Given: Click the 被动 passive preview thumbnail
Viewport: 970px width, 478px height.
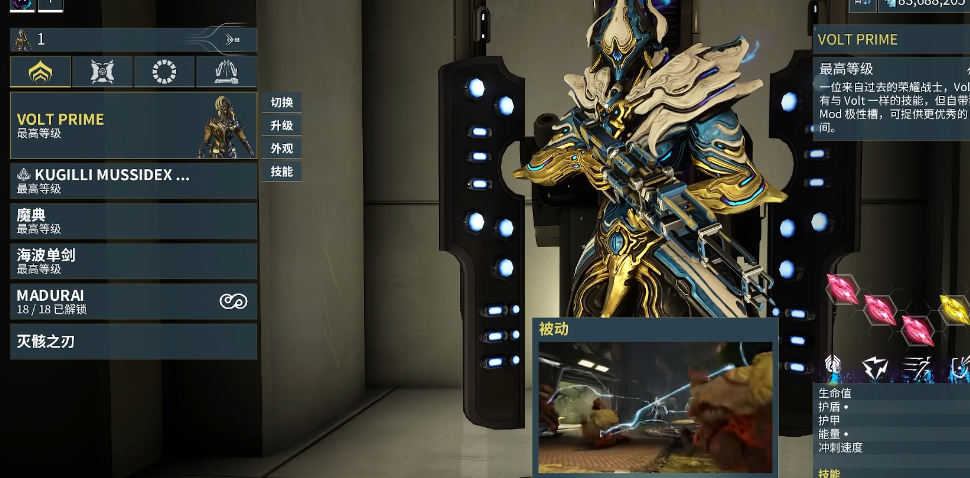Looking at the screenshot, I should click(655, 407).
